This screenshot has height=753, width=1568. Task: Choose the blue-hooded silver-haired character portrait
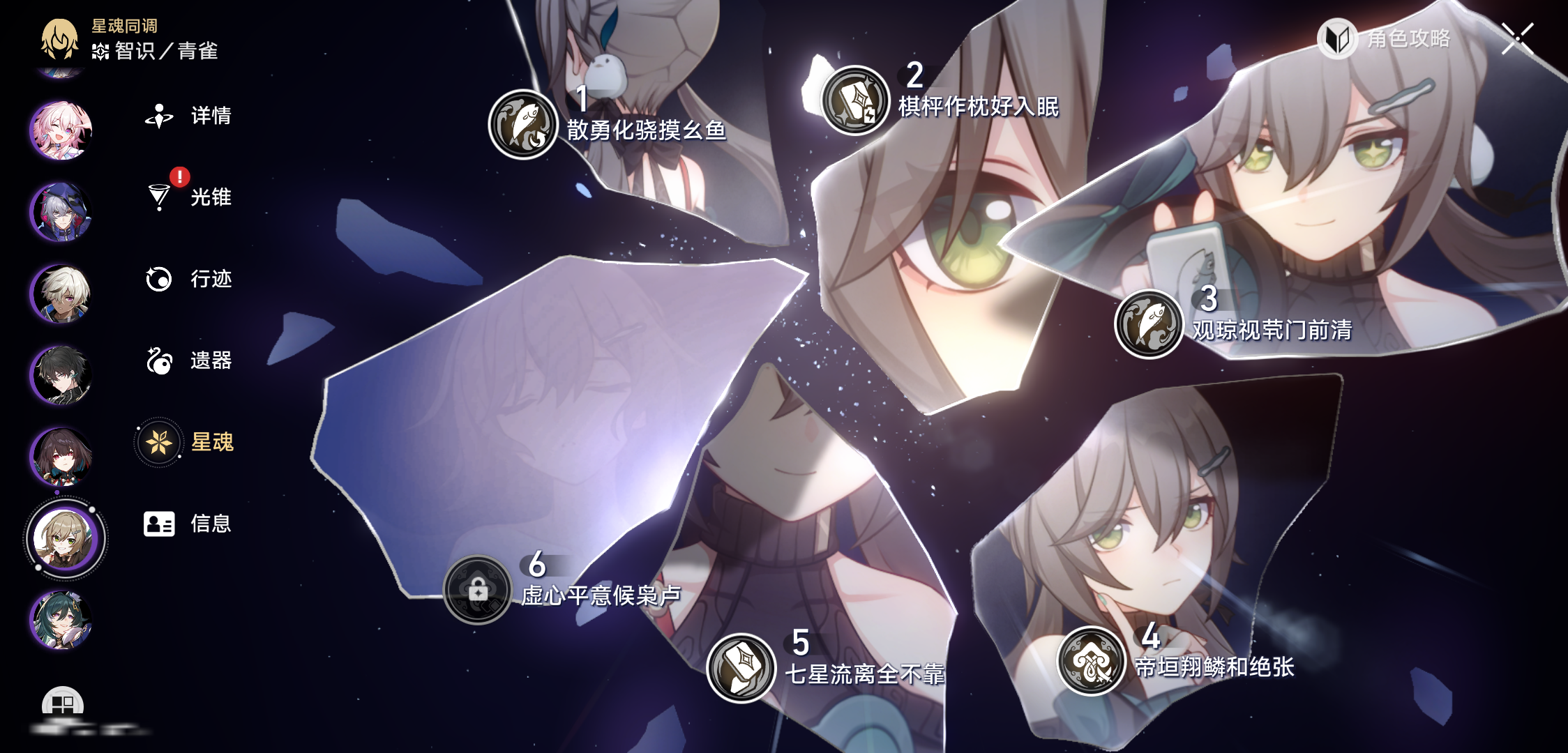61,211
